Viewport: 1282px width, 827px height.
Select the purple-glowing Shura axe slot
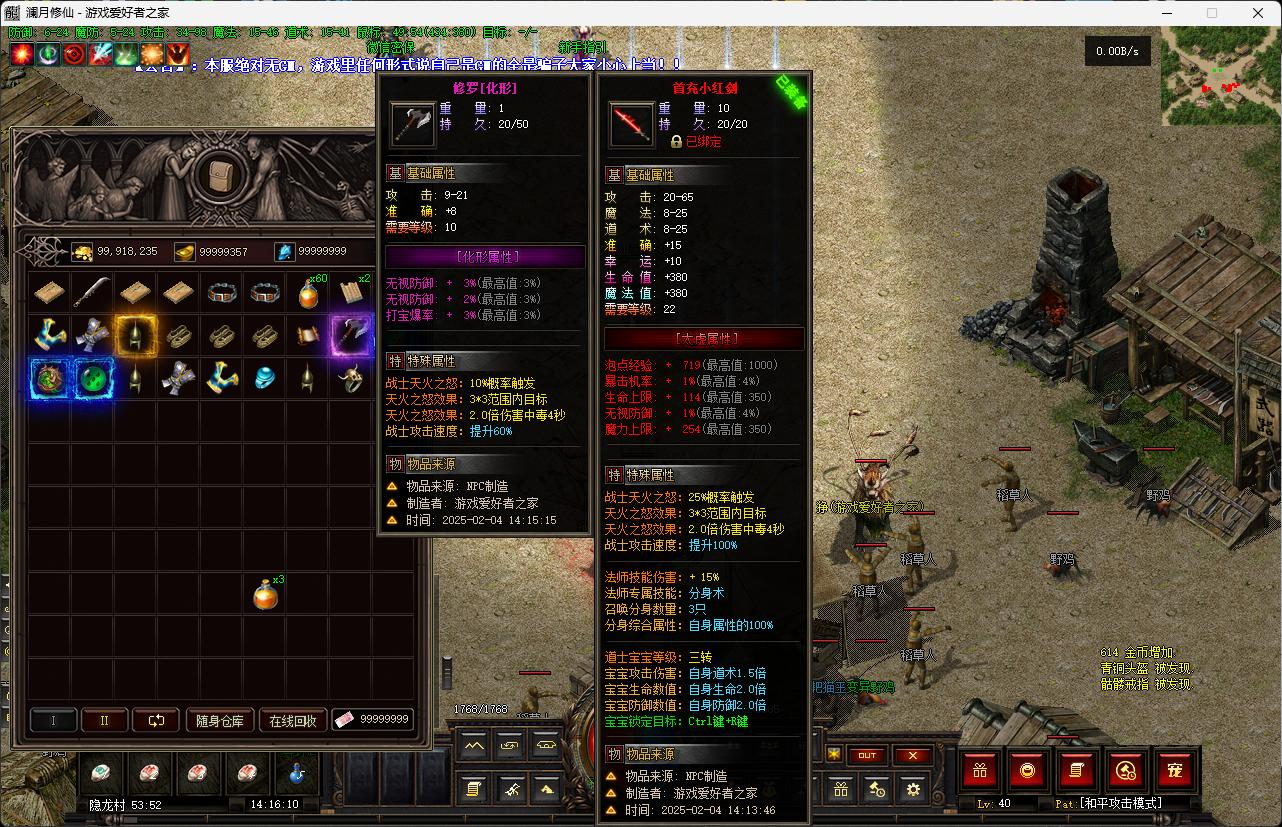(x=351, y=335)
